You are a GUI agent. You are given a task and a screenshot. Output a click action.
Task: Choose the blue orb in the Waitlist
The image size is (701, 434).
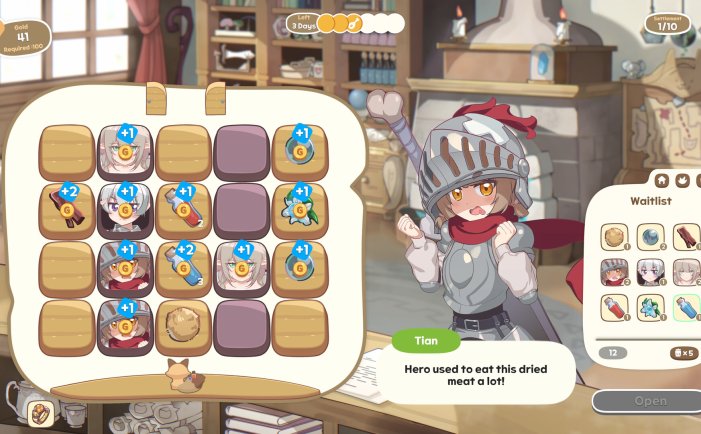click(x=650, y=236)
